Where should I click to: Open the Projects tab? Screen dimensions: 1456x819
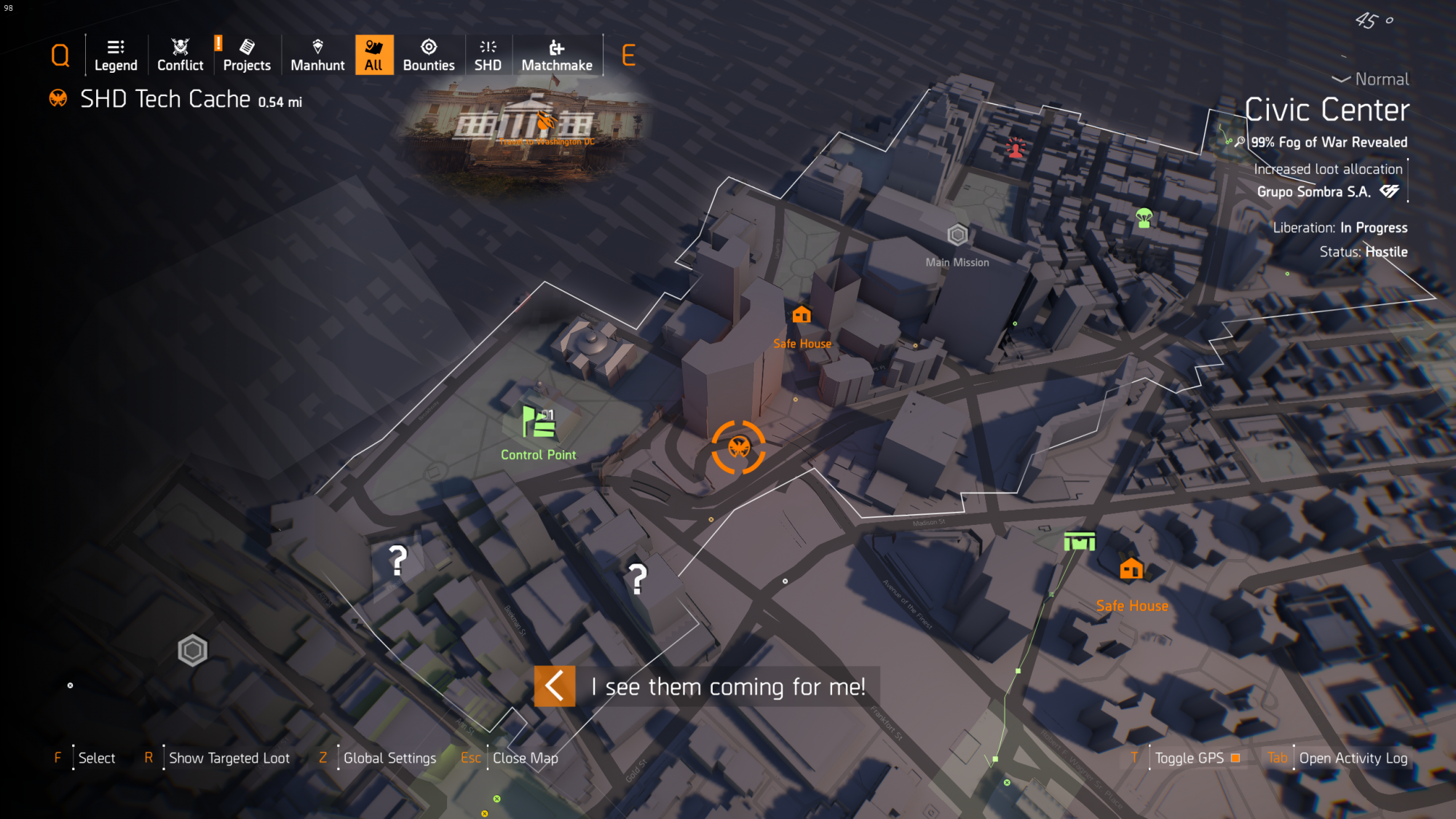[247, 55]
